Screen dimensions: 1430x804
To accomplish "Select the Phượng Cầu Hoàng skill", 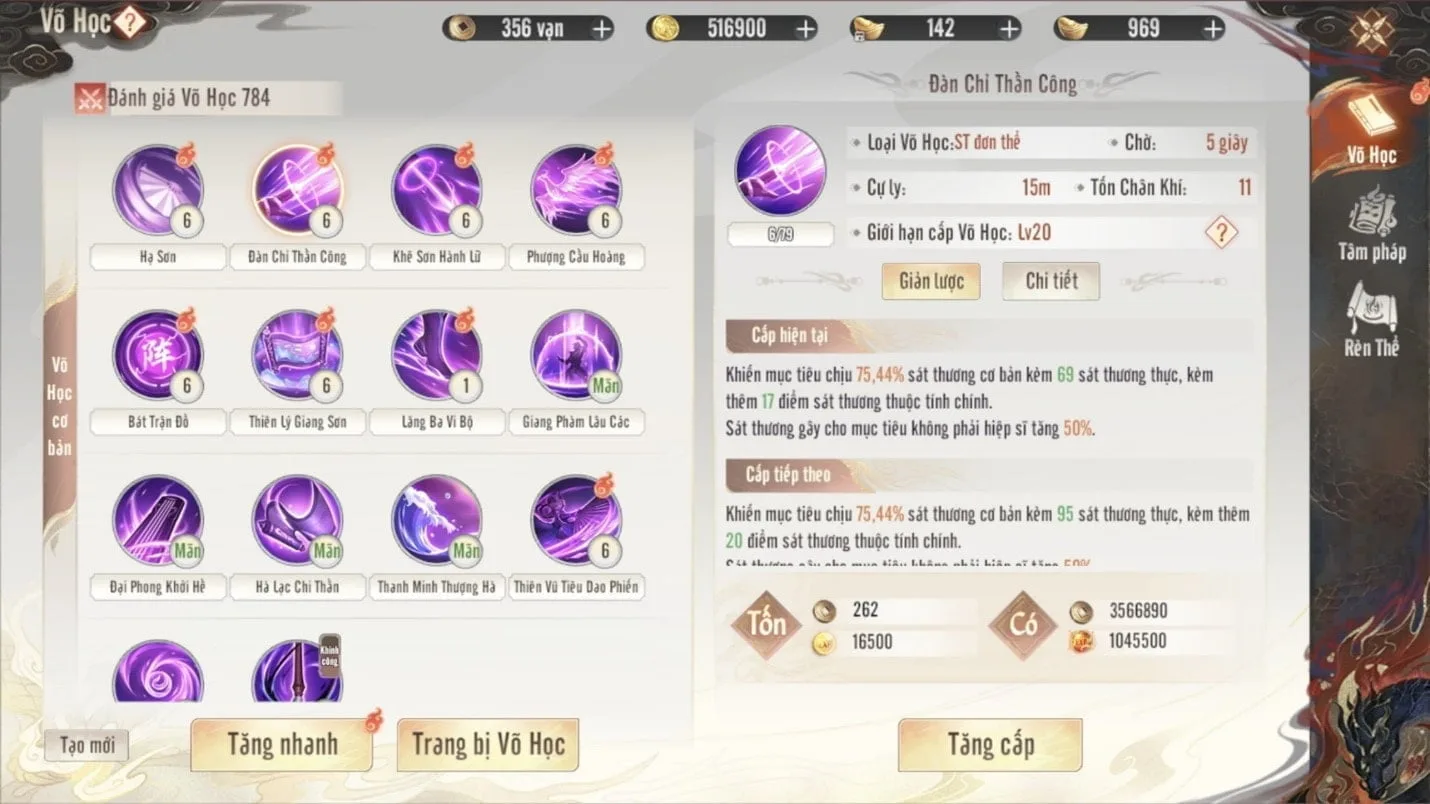I will pyautogui.click(x=576, y=191).
